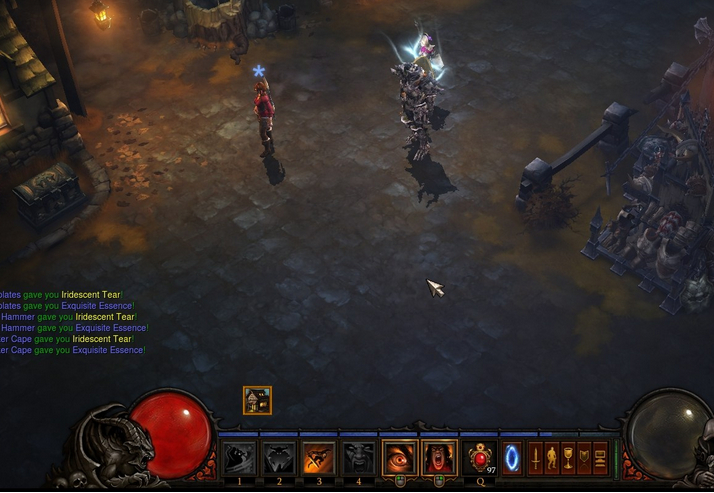Open the game menu button
714x493 pixels.
pyautogui.click(x=600, y=458)
